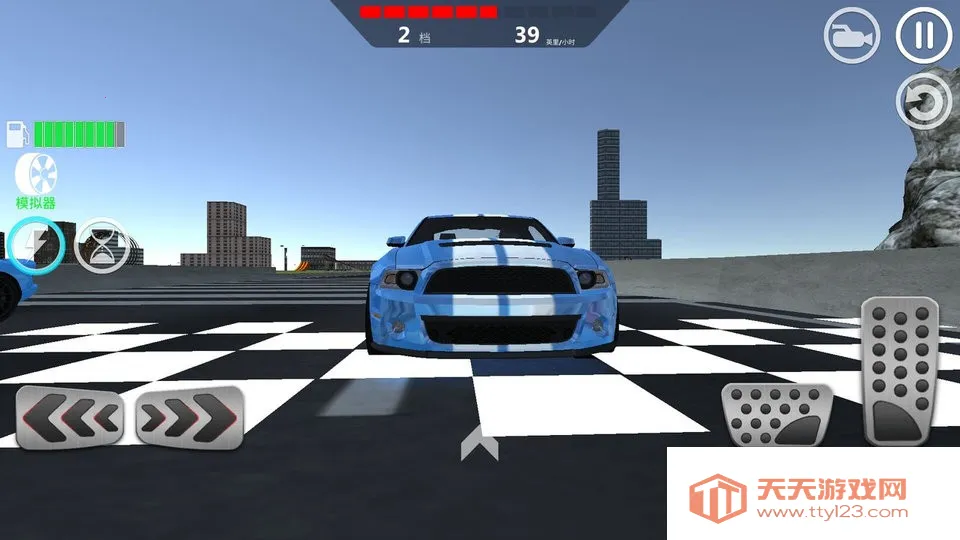Trigger the hourglass slow-motion icon
The image size is (960, 540).
pos(102,246)
